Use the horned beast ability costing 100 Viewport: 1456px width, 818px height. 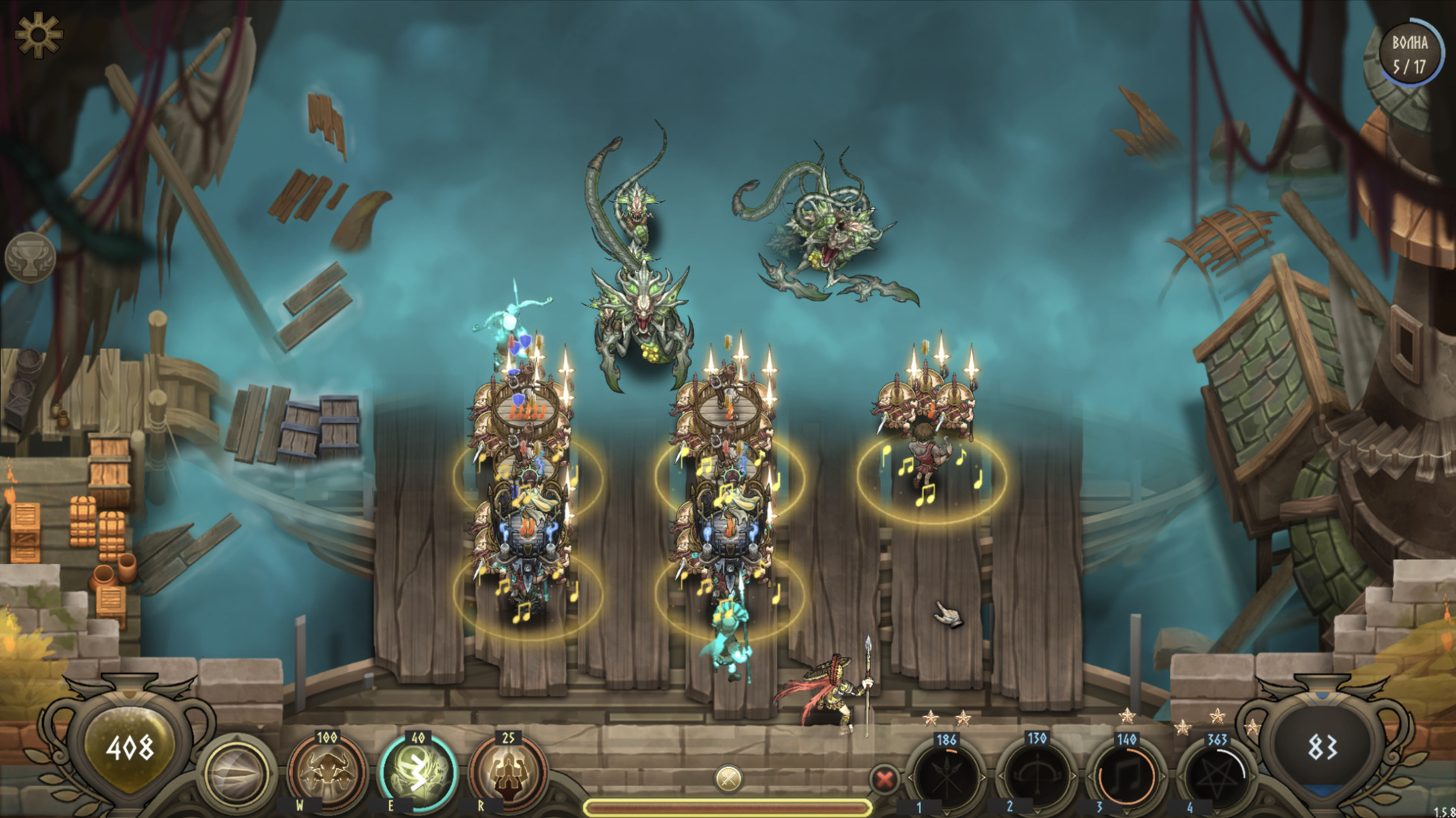pyautogui.click(x=327, y=773)
